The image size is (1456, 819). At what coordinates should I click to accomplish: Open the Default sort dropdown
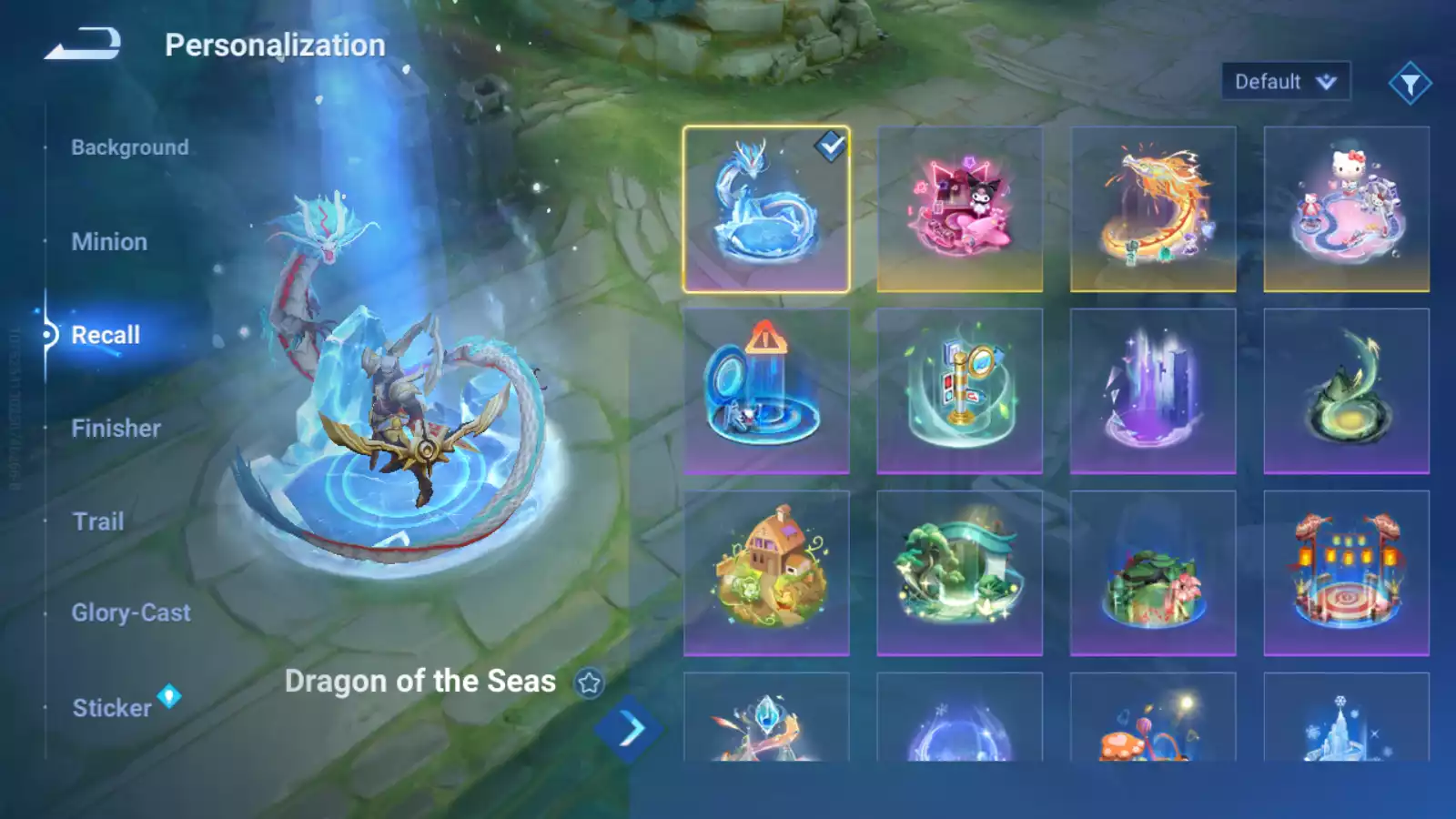(1285, 82)
